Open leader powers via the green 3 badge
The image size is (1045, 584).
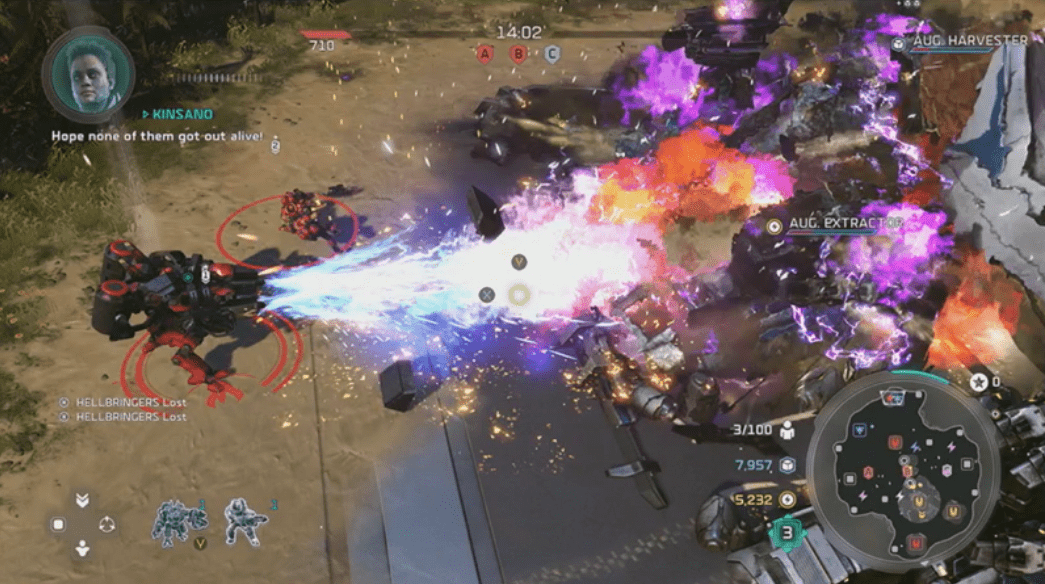click(x=787, y=532)
